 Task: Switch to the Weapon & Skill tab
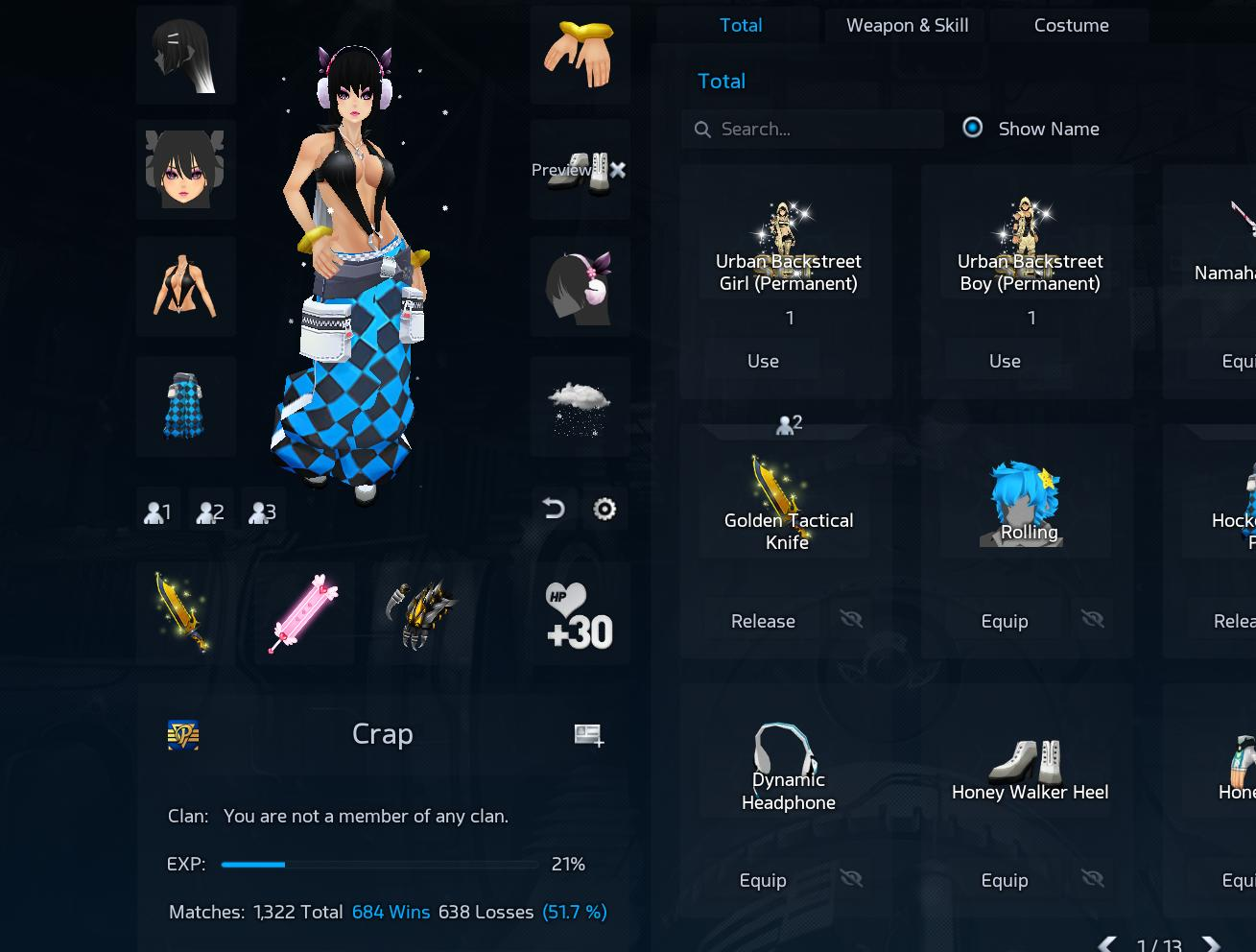pyautogui.click(x=907, y=26)
